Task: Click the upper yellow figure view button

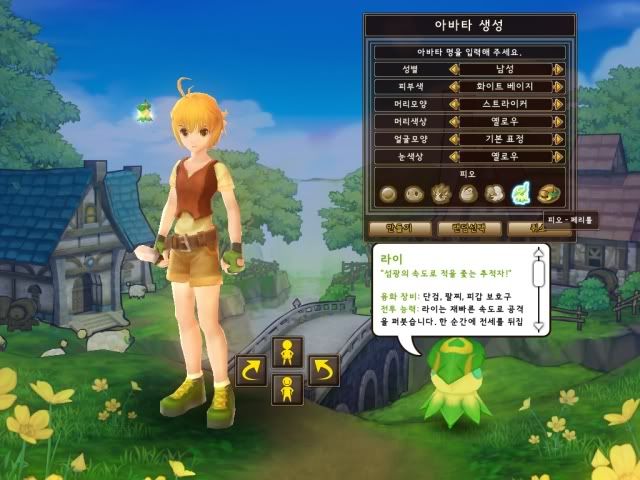Action: 286,352
